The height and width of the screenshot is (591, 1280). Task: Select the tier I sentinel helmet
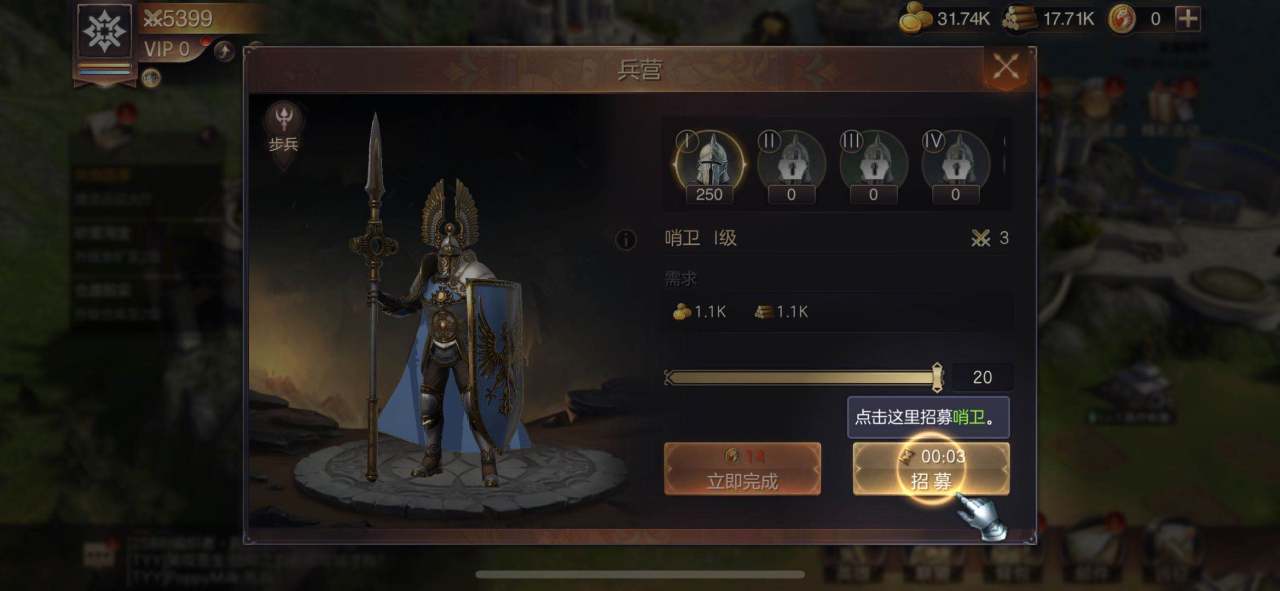click(x=710, y=160)
